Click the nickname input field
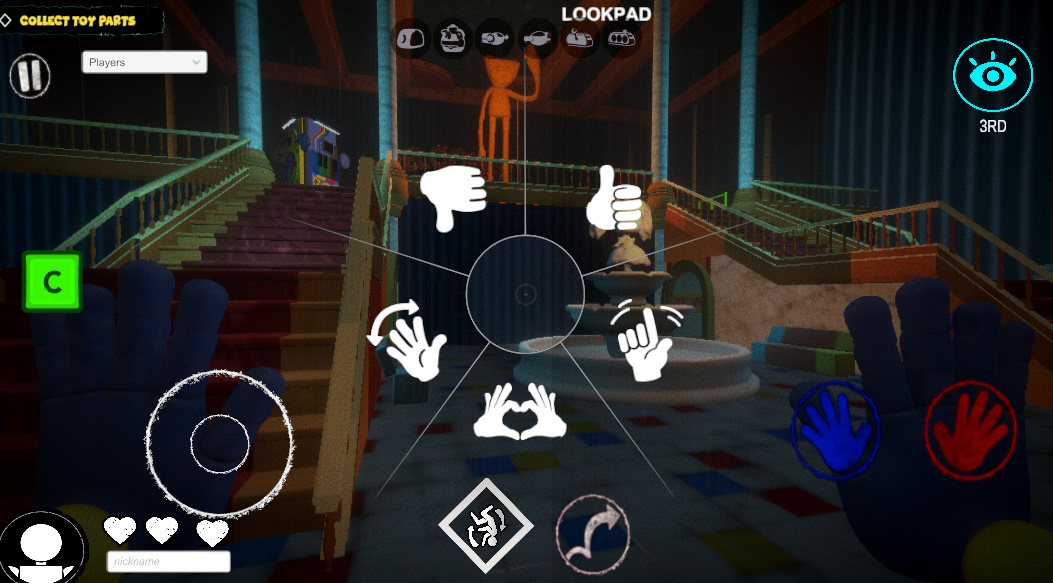1053x583 pixels. [x=168, y=562]
